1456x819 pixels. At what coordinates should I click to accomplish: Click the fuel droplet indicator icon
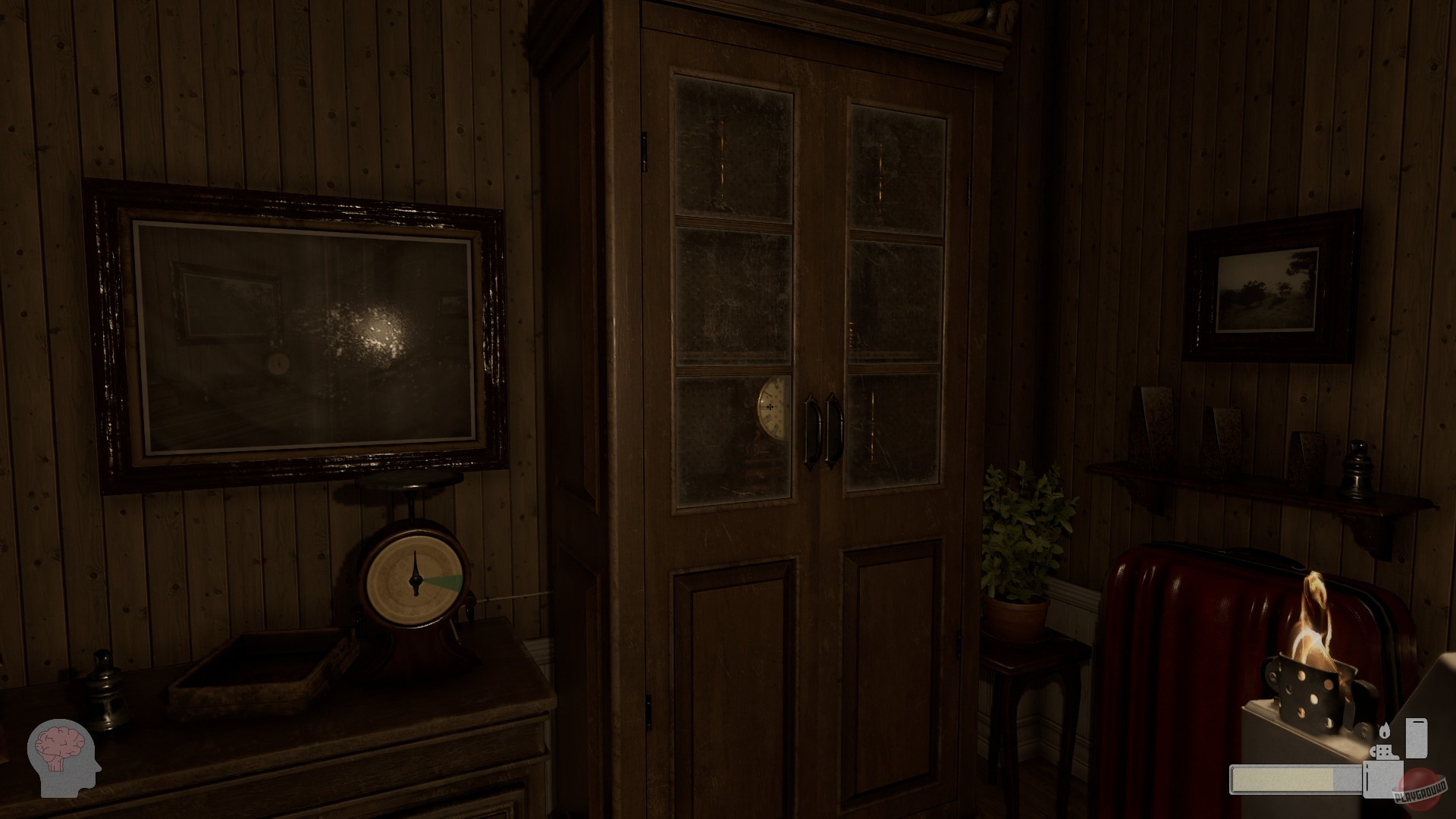pyautogui.click(x=1385, y=730)
